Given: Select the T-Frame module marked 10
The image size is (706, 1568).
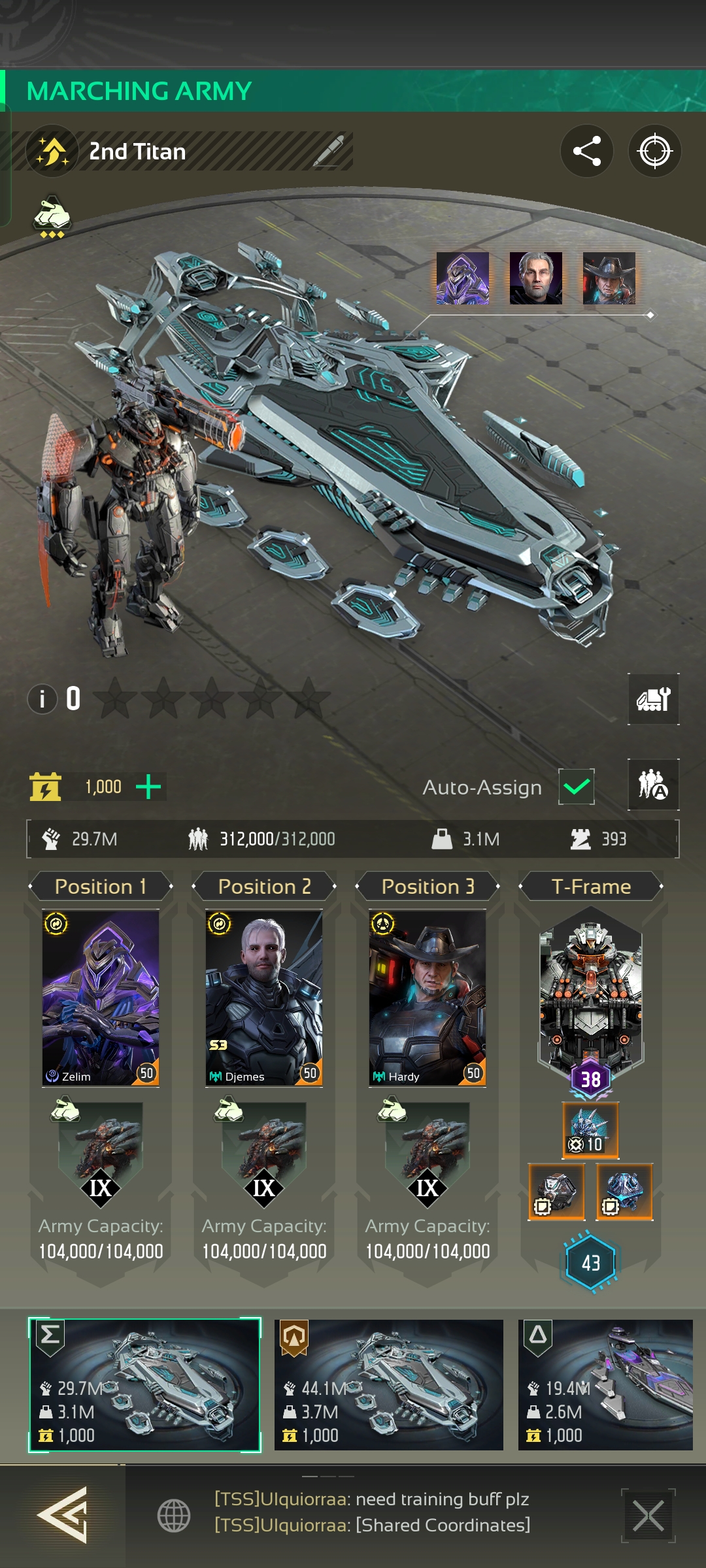Looking at the screenshot, I should point(590,1130).
